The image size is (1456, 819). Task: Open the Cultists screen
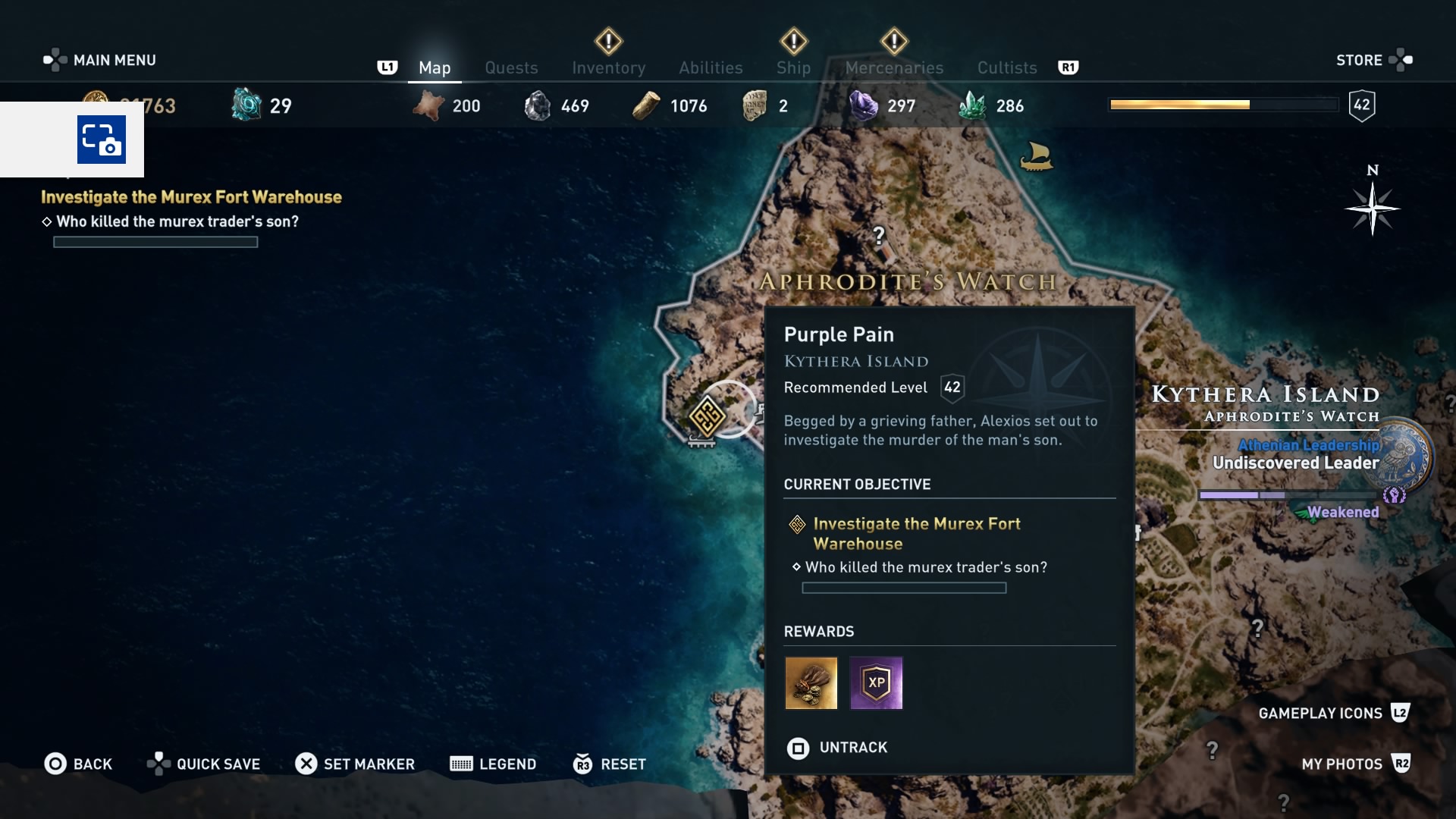click(x=1006, y=67)
